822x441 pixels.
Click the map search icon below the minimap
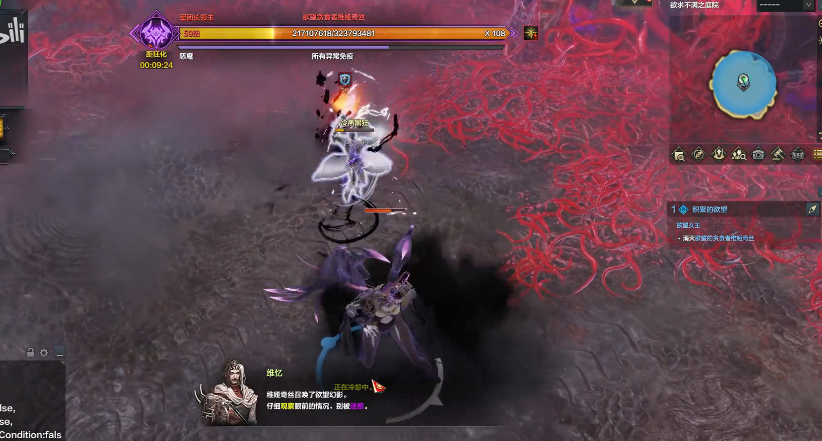[678, 154]
